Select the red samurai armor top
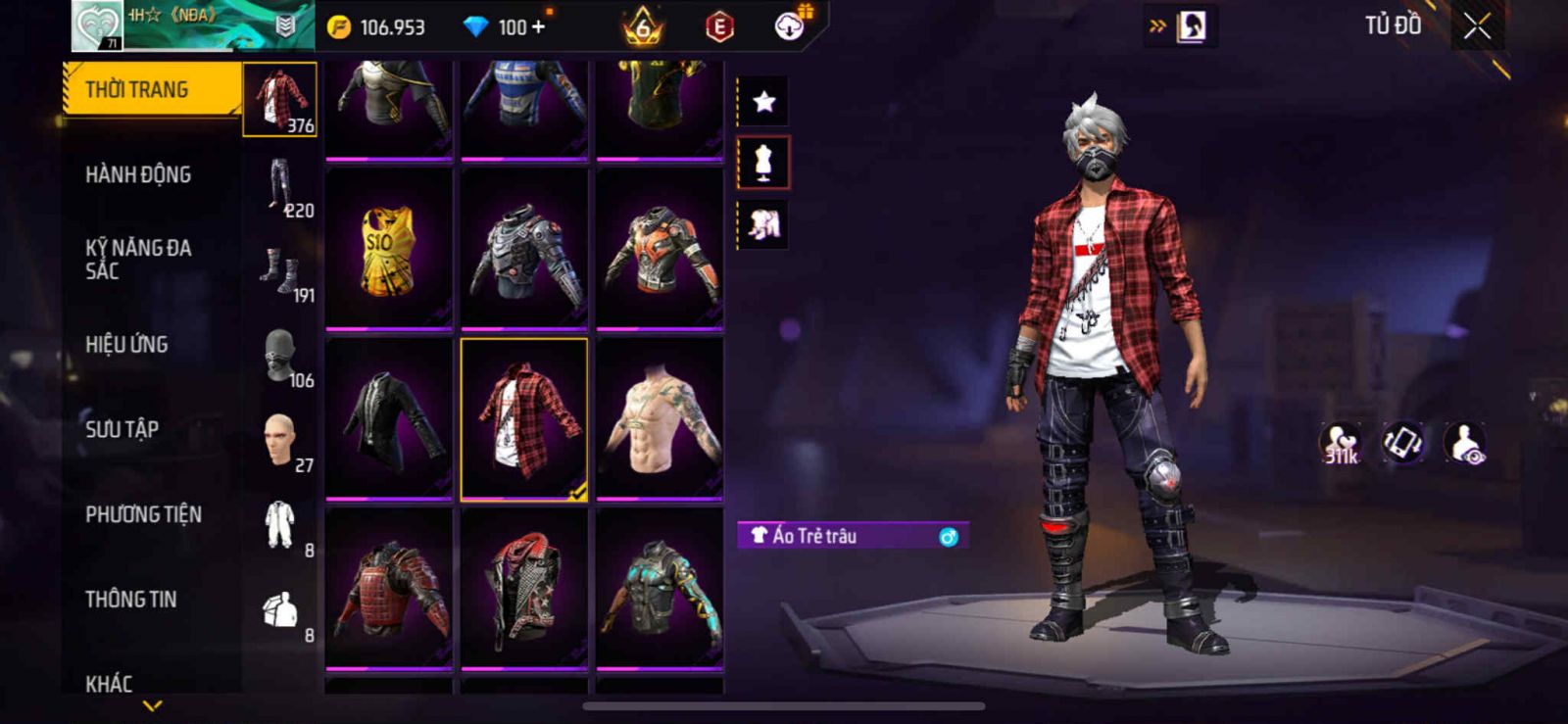The image size is (1568, 724). coord(389,589)
